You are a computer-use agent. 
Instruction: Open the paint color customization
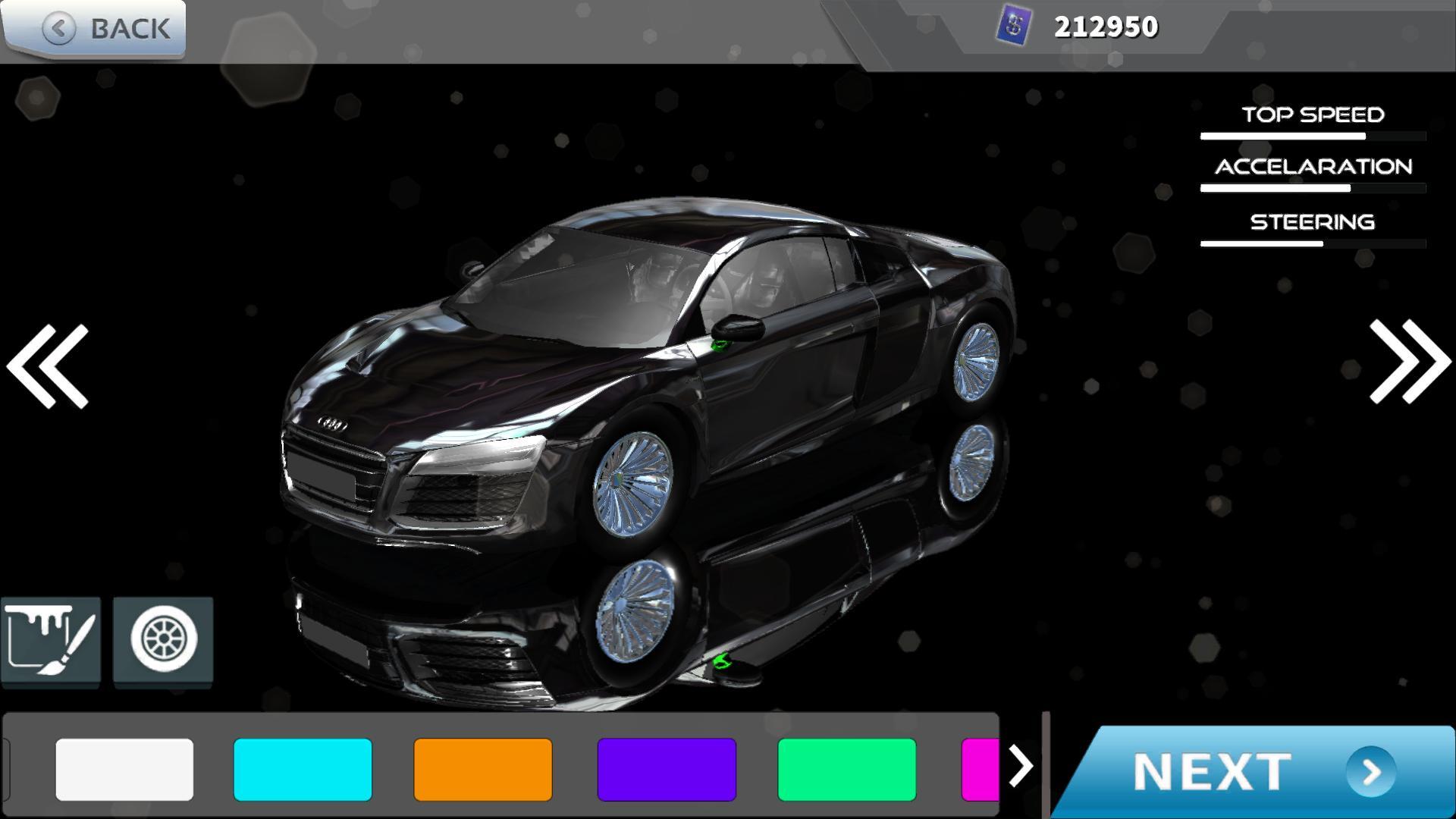(x=51, y=642)
